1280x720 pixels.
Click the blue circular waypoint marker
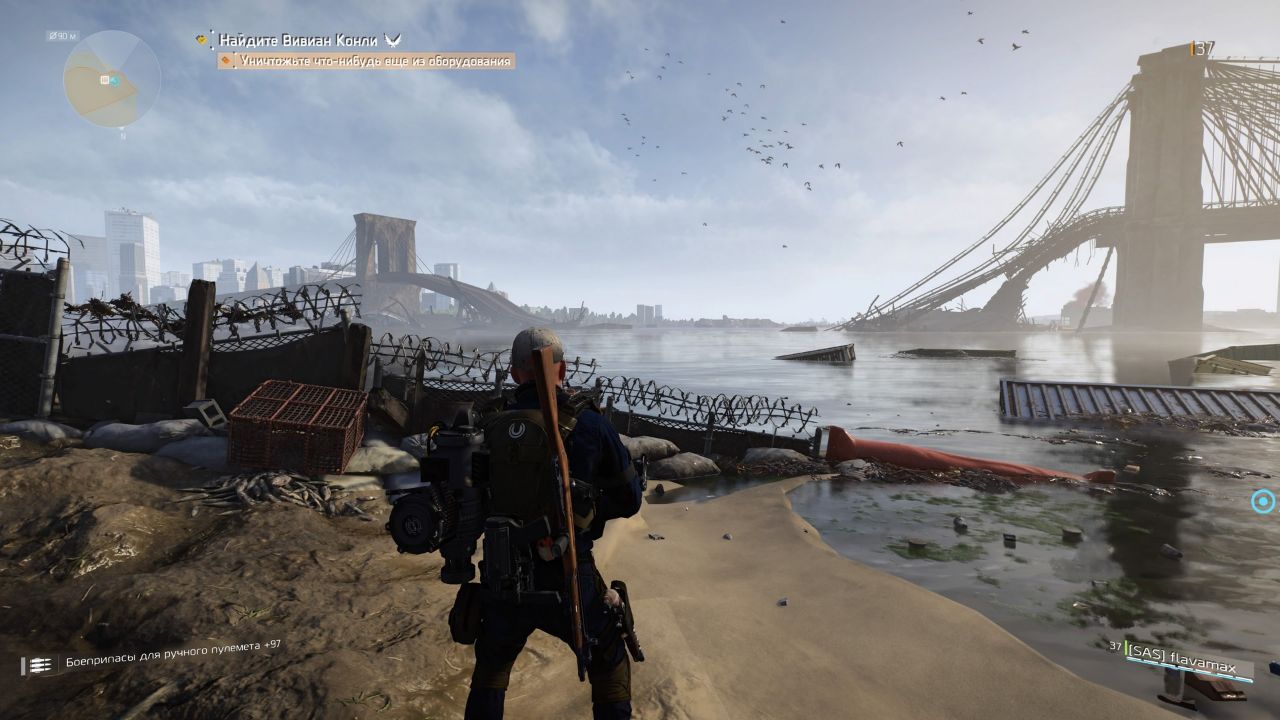click(x=1264, y=501)
